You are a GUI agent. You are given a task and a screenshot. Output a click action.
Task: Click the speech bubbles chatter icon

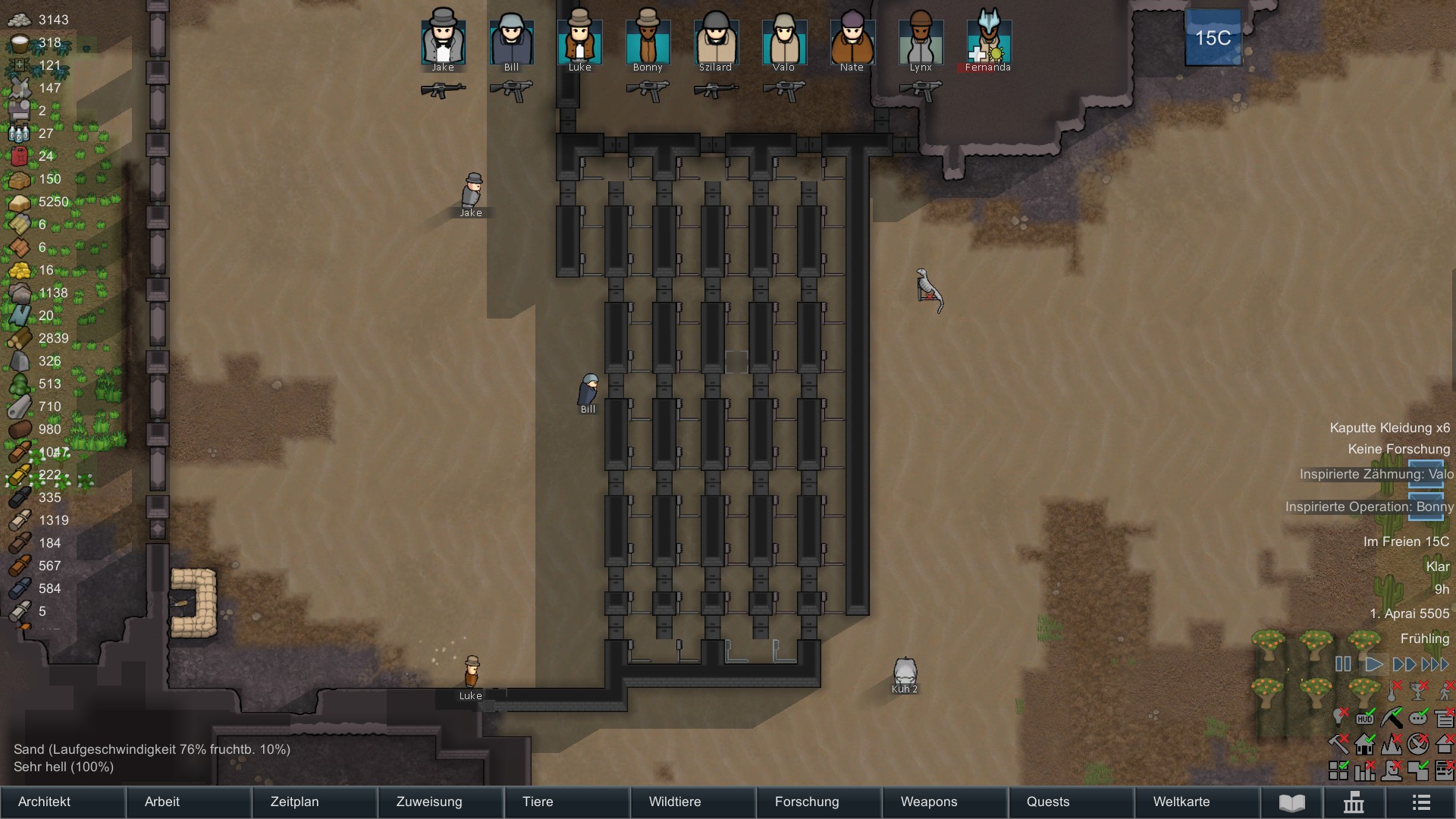1420,717
